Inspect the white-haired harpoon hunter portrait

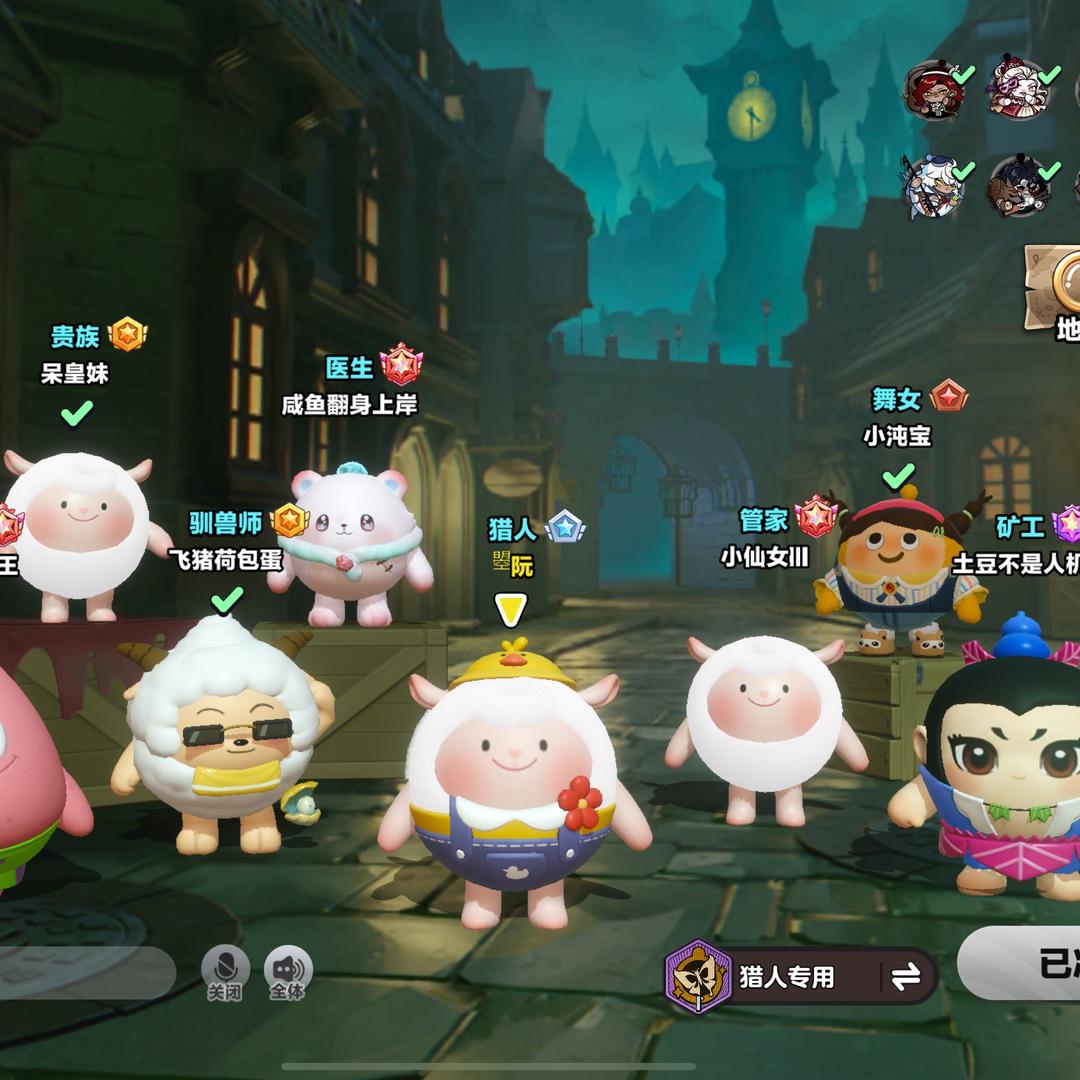932,185
